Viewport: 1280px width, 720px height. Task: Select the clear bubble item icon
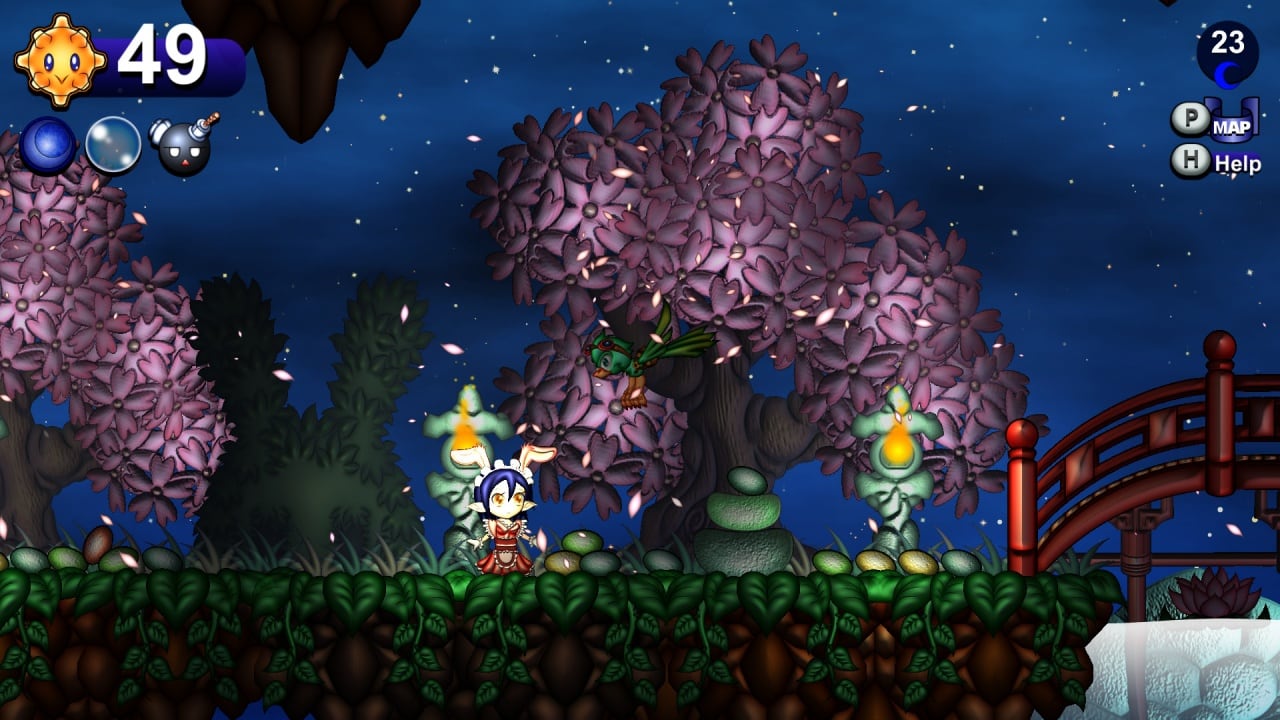[113, 145]
